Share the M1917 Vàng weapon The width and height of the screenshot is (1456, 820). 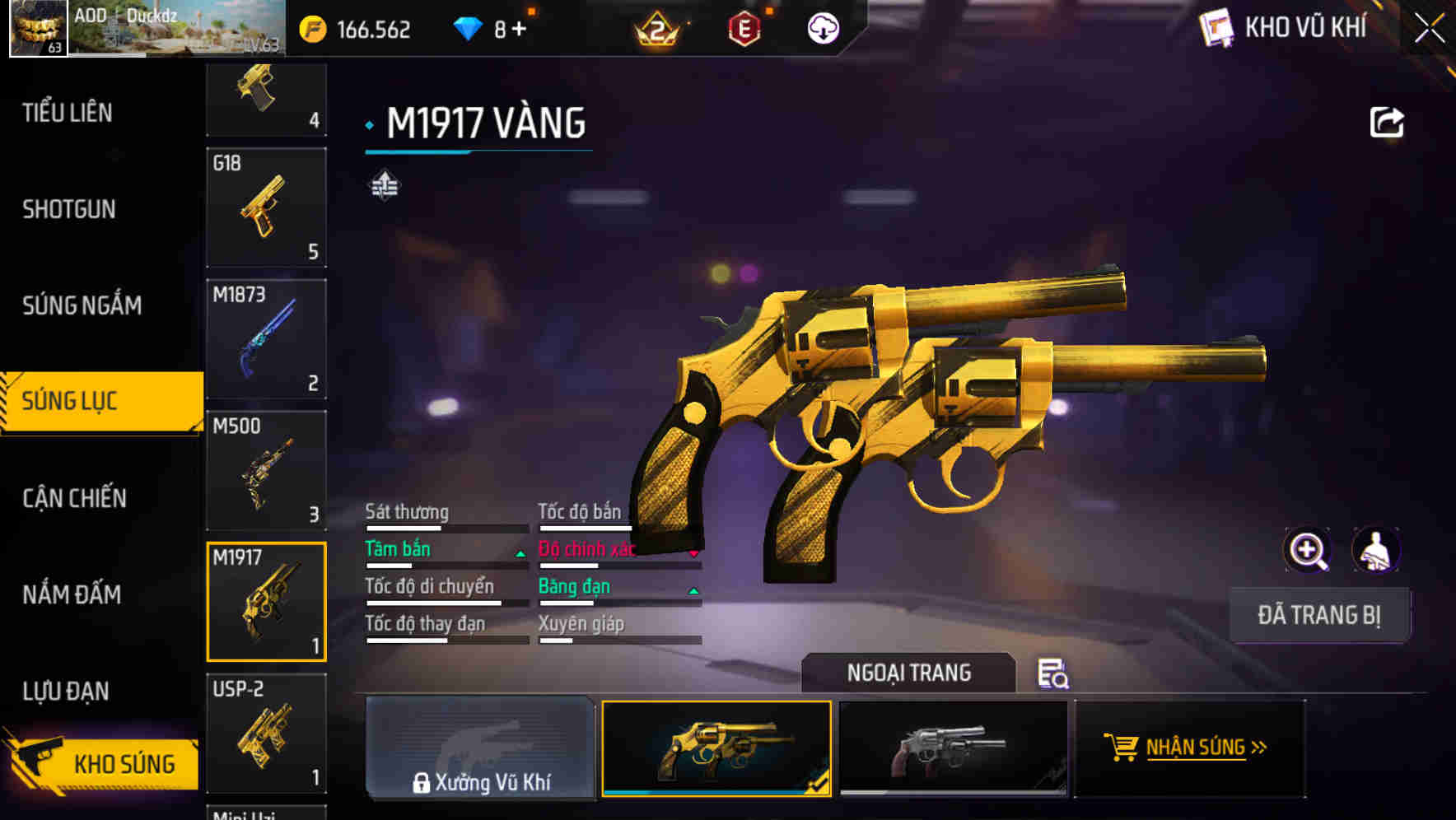[1388, 121]
